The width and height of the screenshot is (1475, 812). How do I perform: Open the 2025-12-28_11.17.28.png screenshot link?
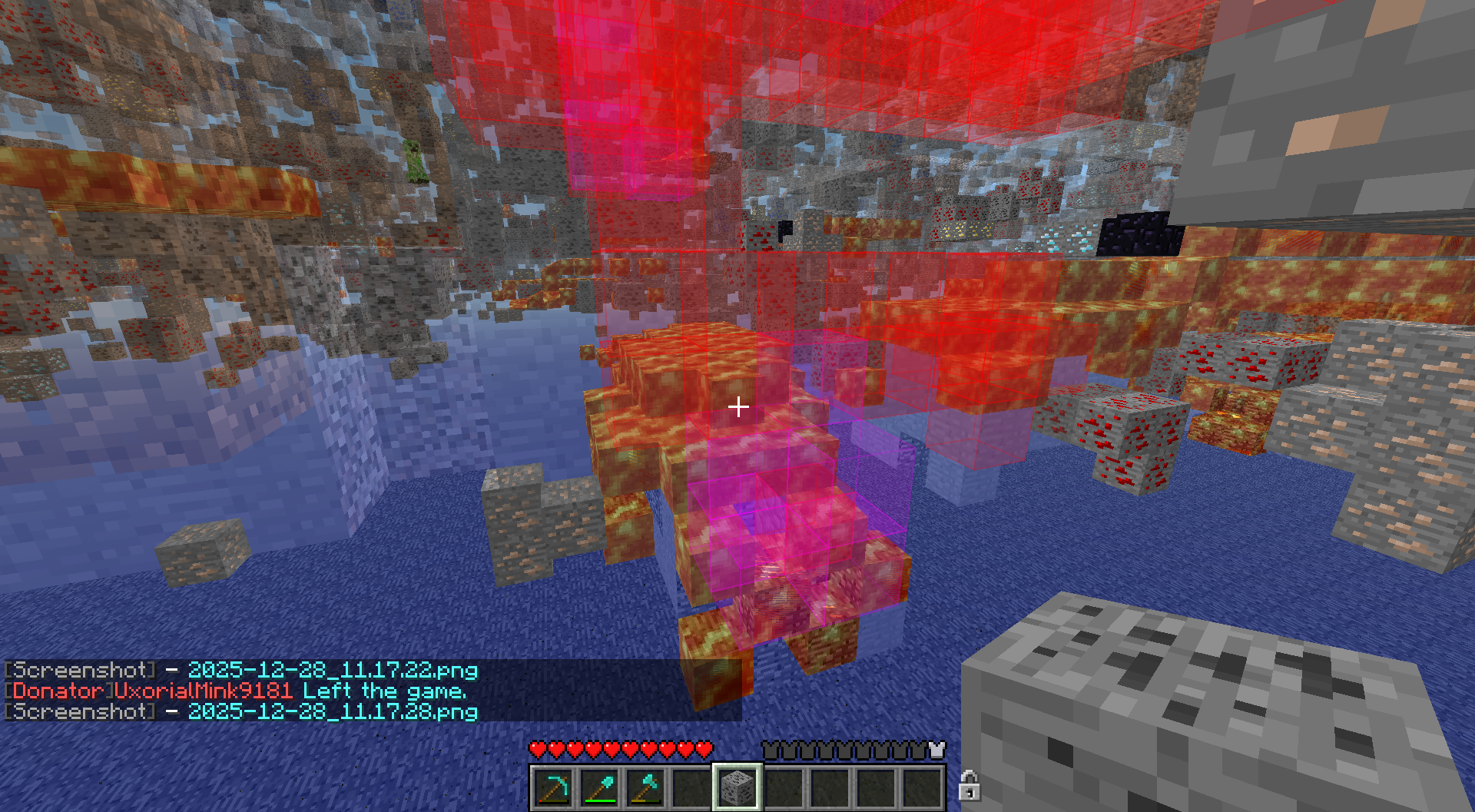333,711
